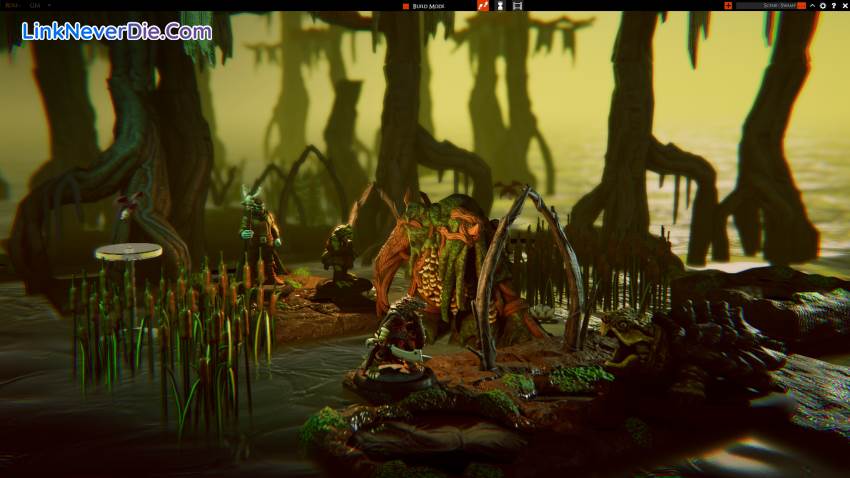Select the orange active tool icon
This screenshot has height=478, width=850.
(481, 6)
